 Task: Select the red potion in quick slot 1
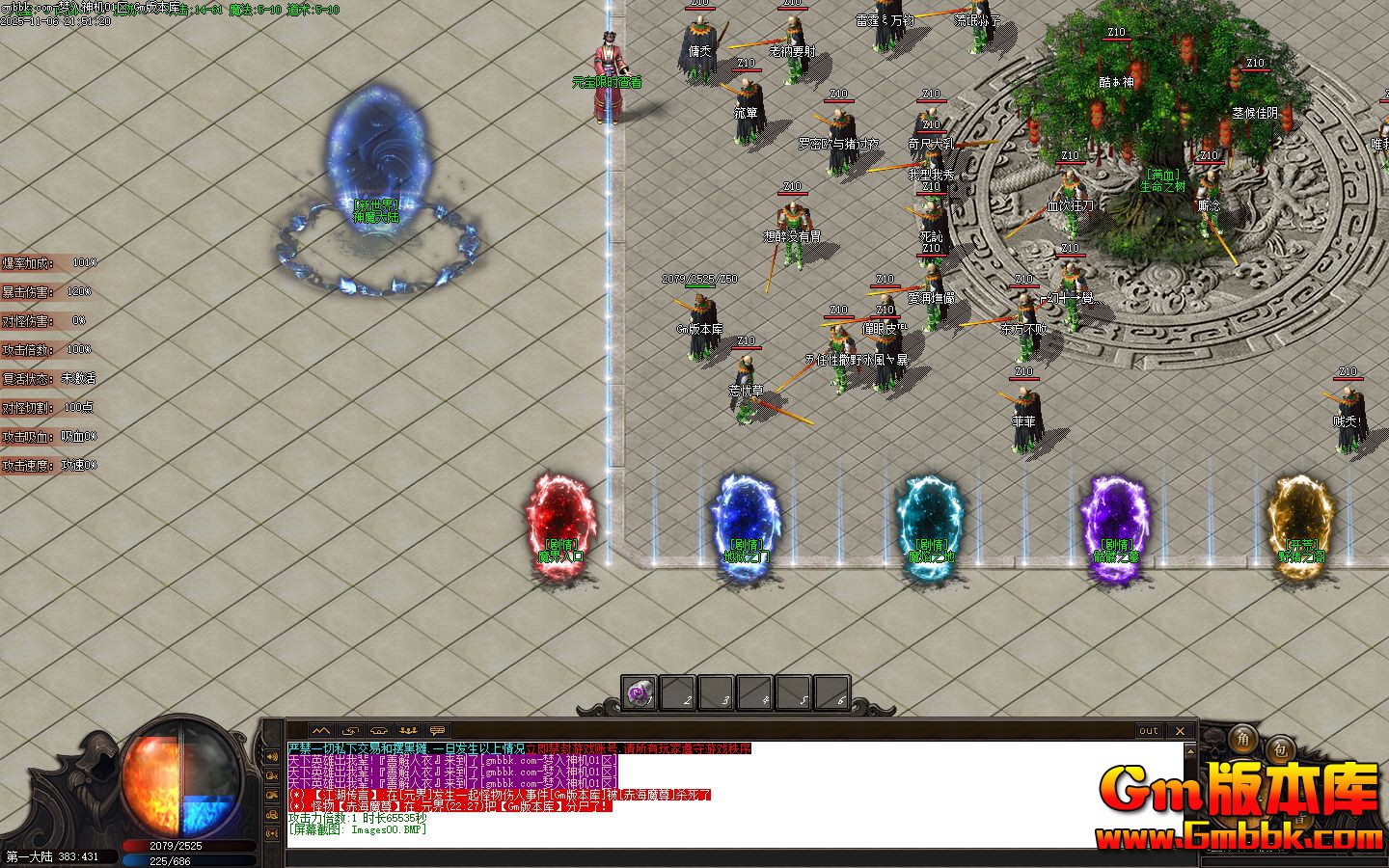click(639, 691)
